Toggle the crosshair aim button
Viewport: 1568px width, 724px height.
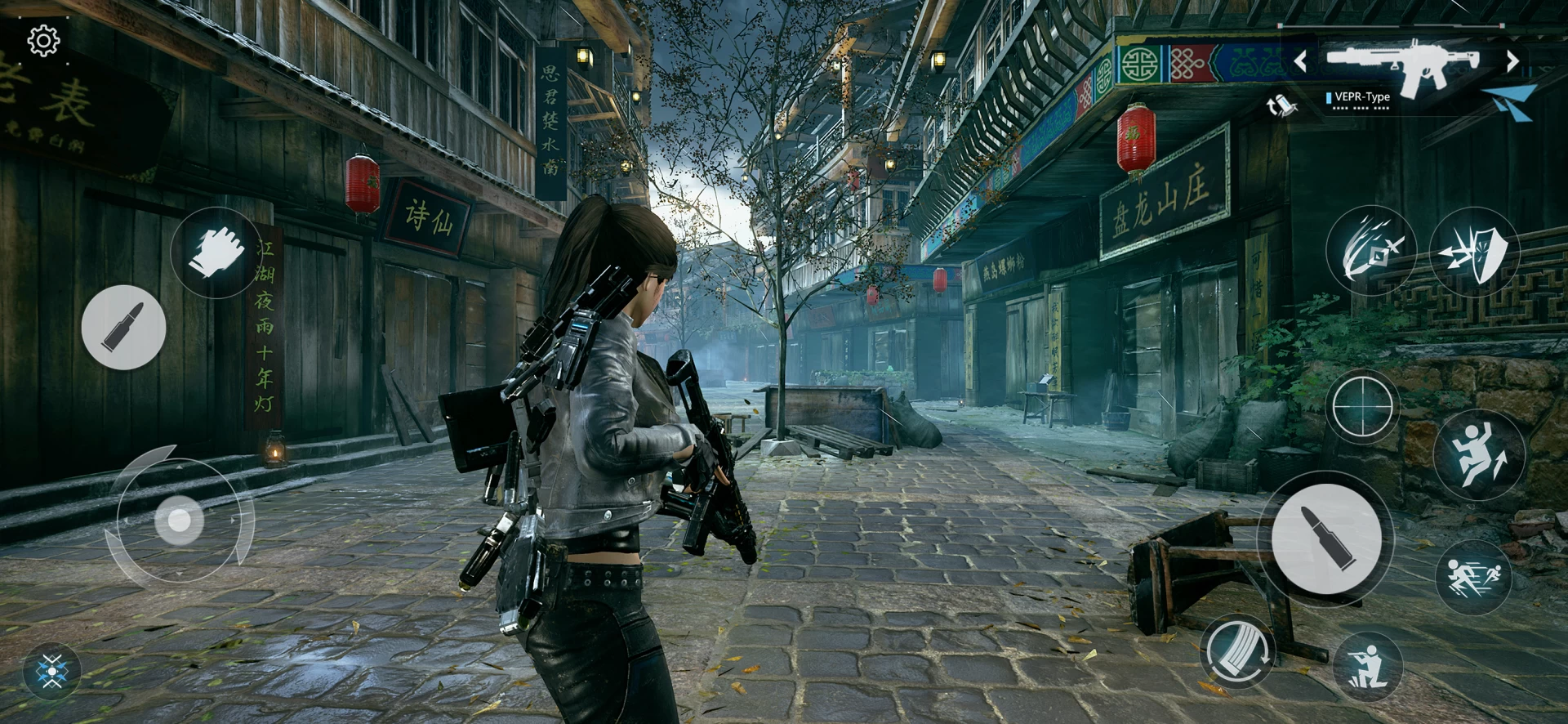pyautogui.click(x=1361, y=406)
